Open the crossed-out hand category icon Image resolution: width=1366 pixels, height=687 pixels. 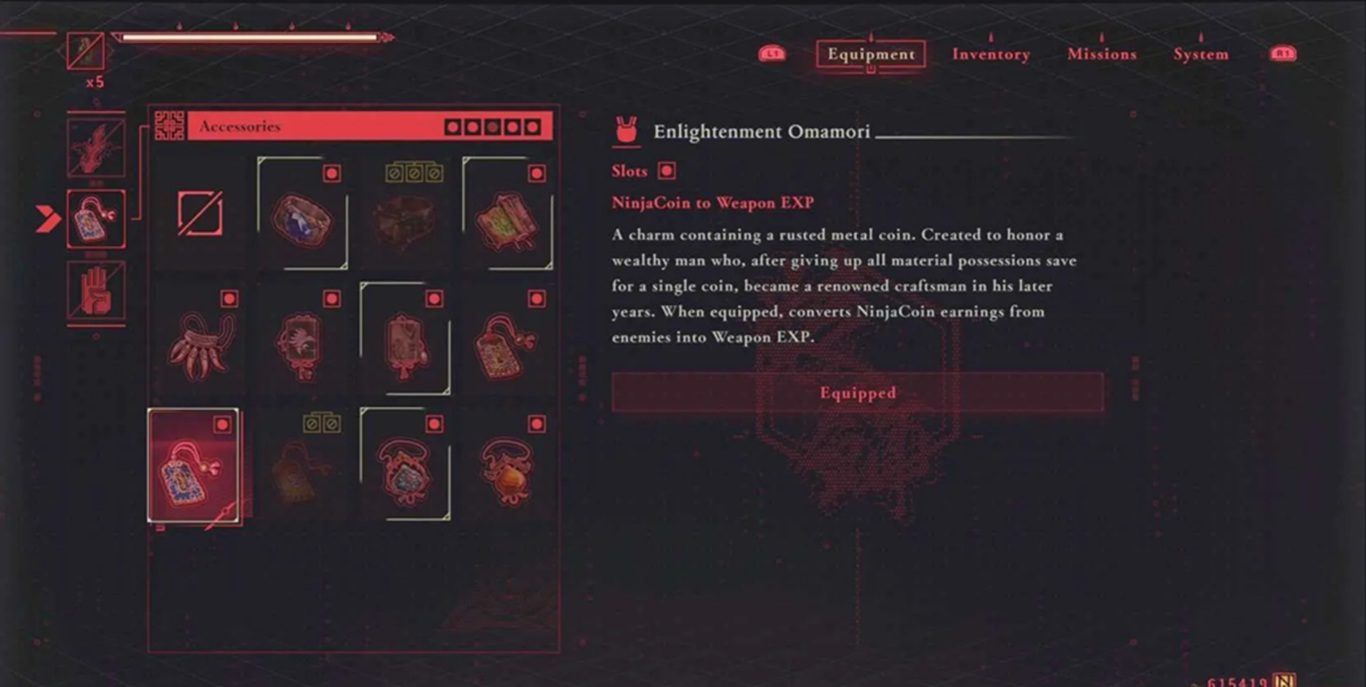click(96, 291)
